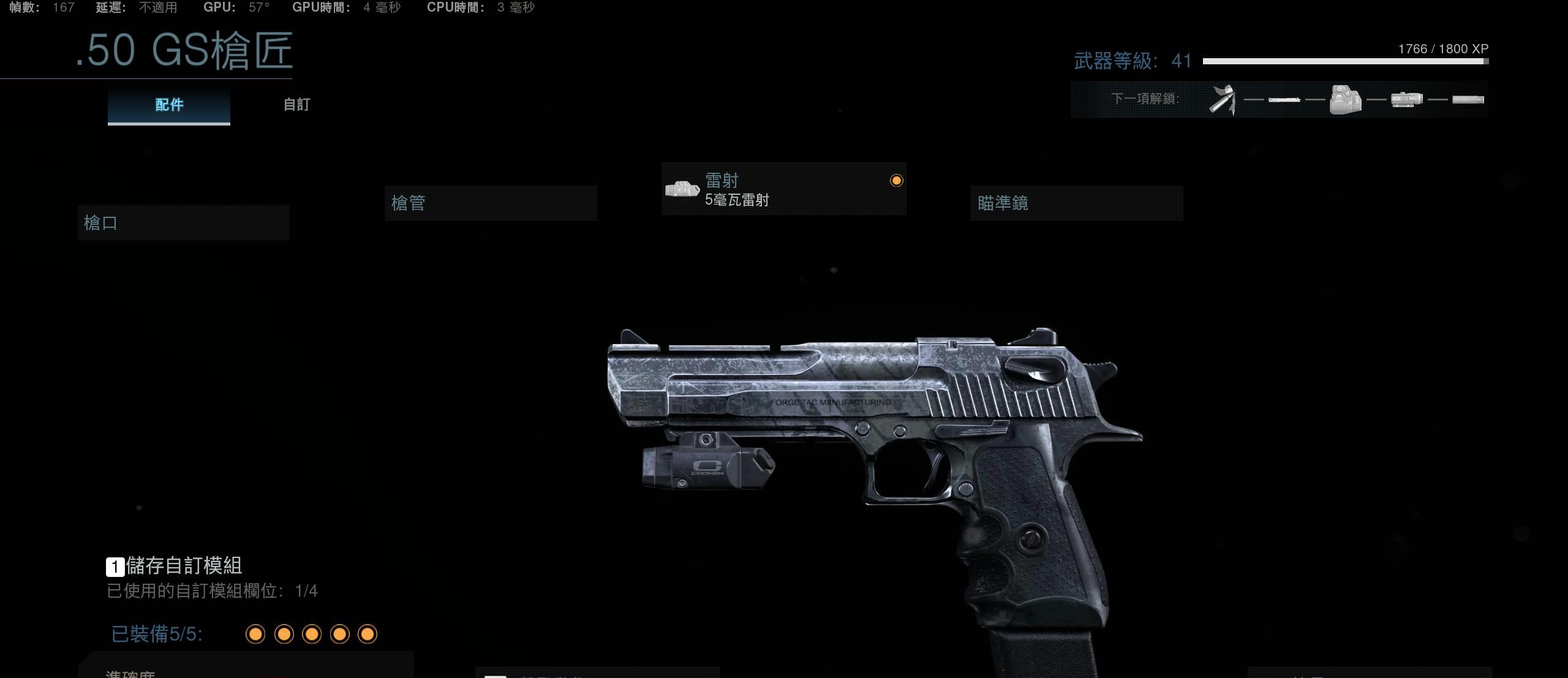
Task: Open the 自訂 tab
Action: coord(296,105)
